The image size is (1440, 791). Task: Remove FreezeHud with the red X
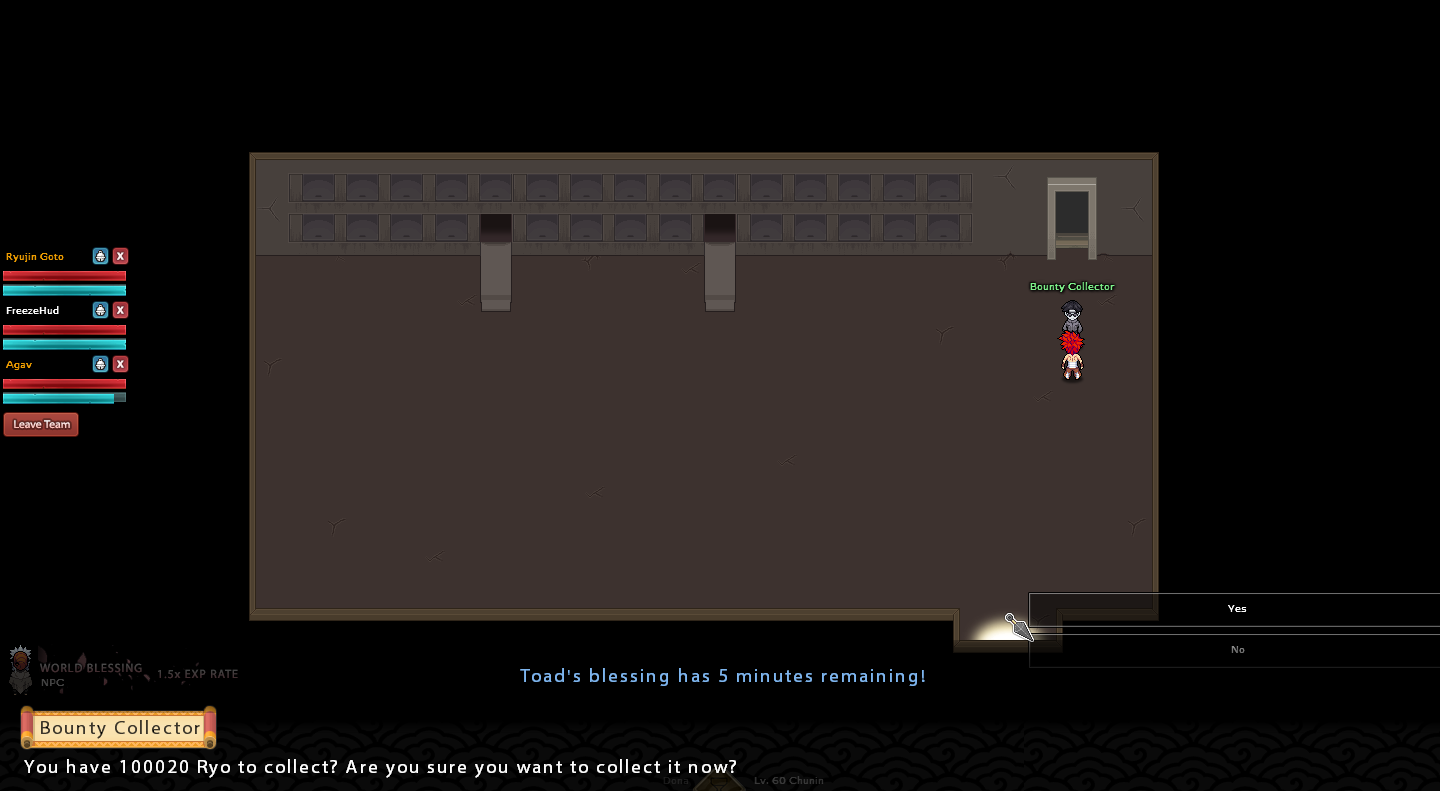120,310
